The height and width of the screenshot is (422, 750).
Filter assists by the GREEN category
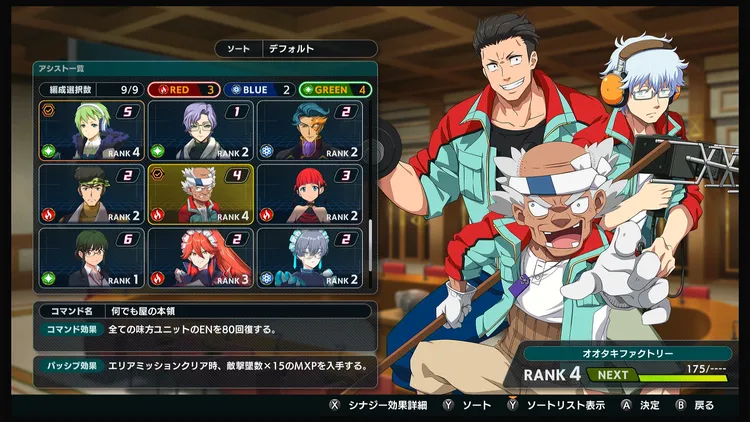pyautogui.click(x=334, y=89)
